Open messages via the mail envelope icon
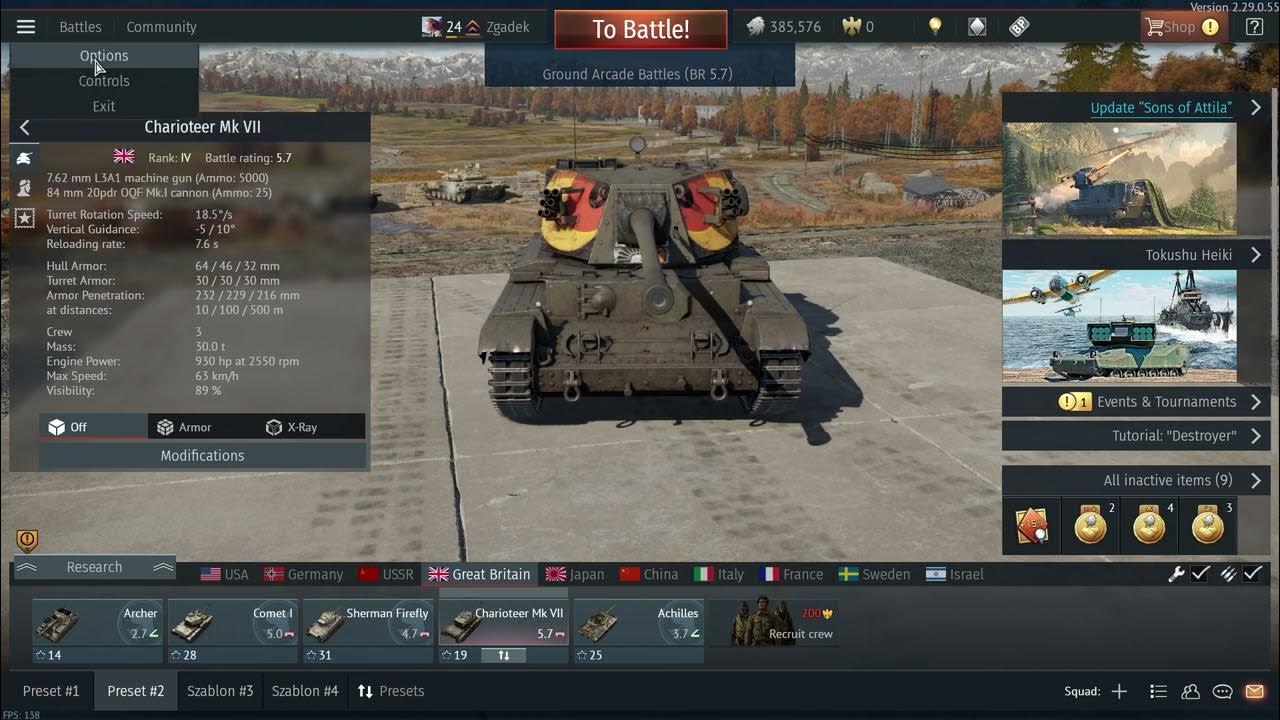 1253,691
